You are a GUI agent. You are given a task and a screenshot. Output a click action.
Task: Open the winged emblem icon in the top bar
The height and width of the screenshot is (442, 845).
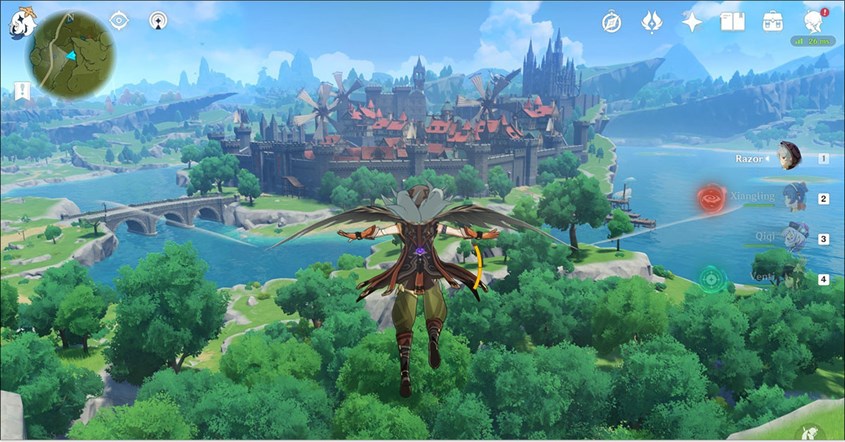(x=651, y=21)
